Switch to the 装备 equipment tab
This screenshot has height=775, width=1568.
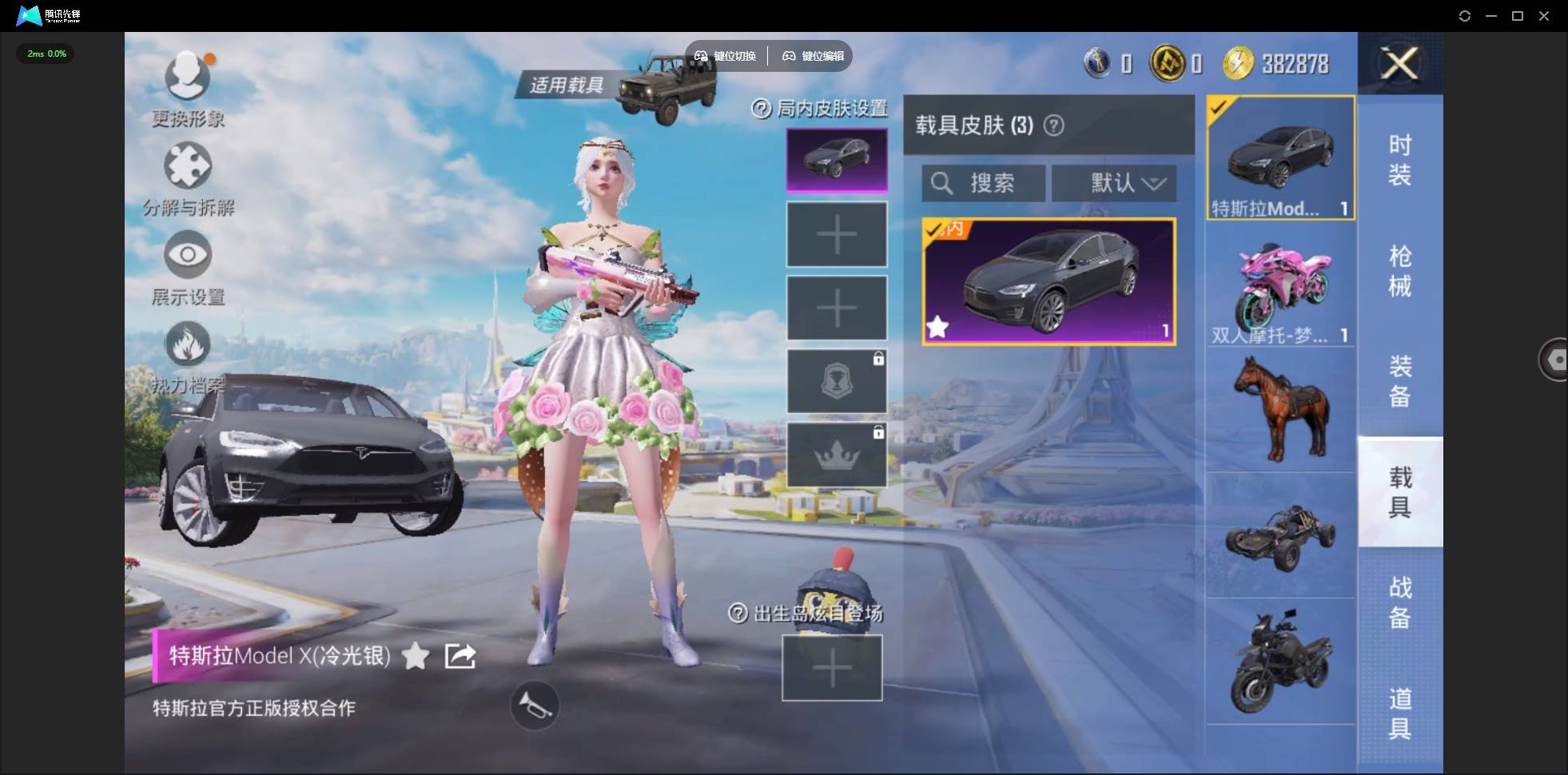point(1399,381)
